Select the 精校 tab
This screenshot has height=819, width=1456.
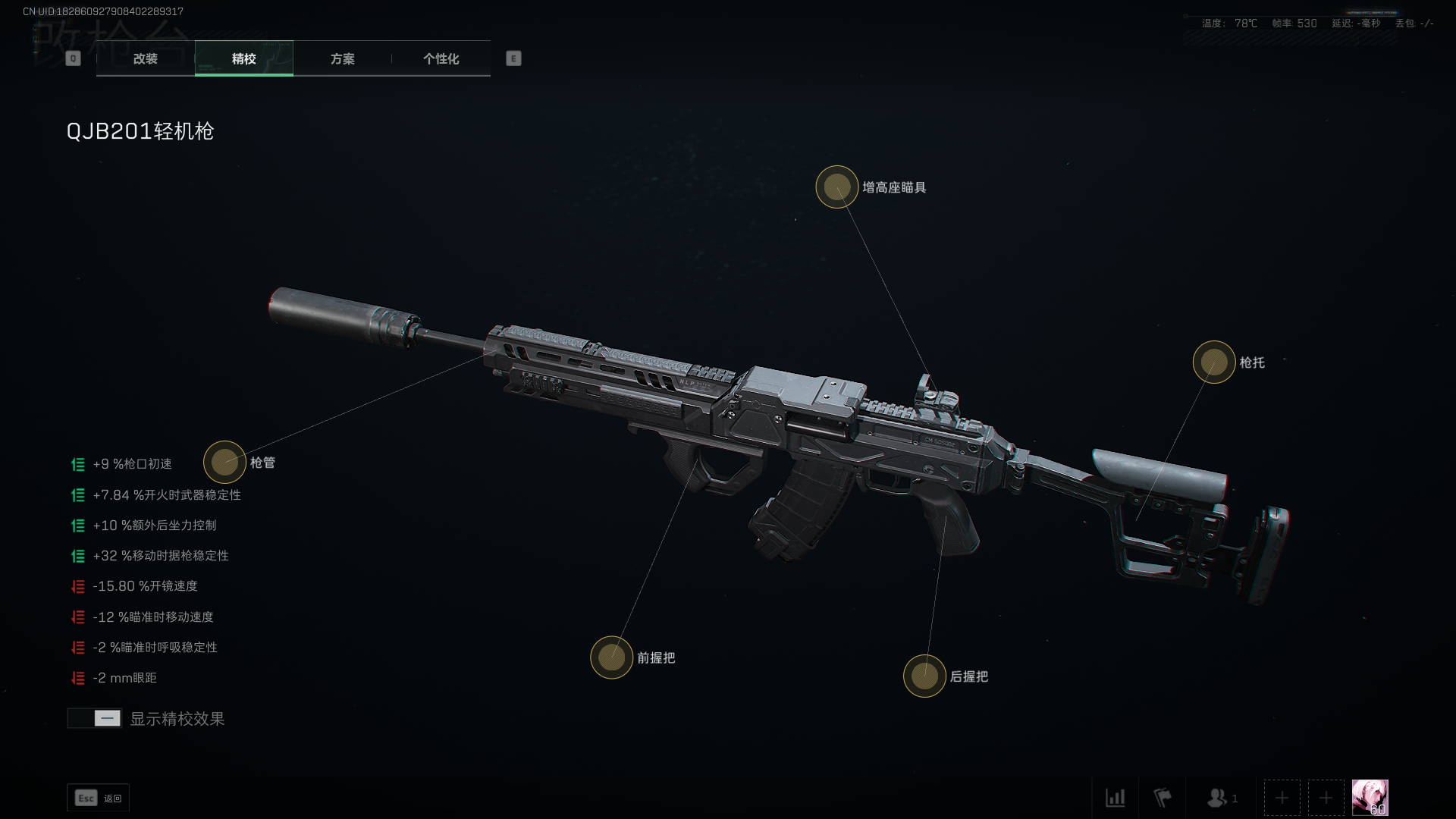coord(243,58)
